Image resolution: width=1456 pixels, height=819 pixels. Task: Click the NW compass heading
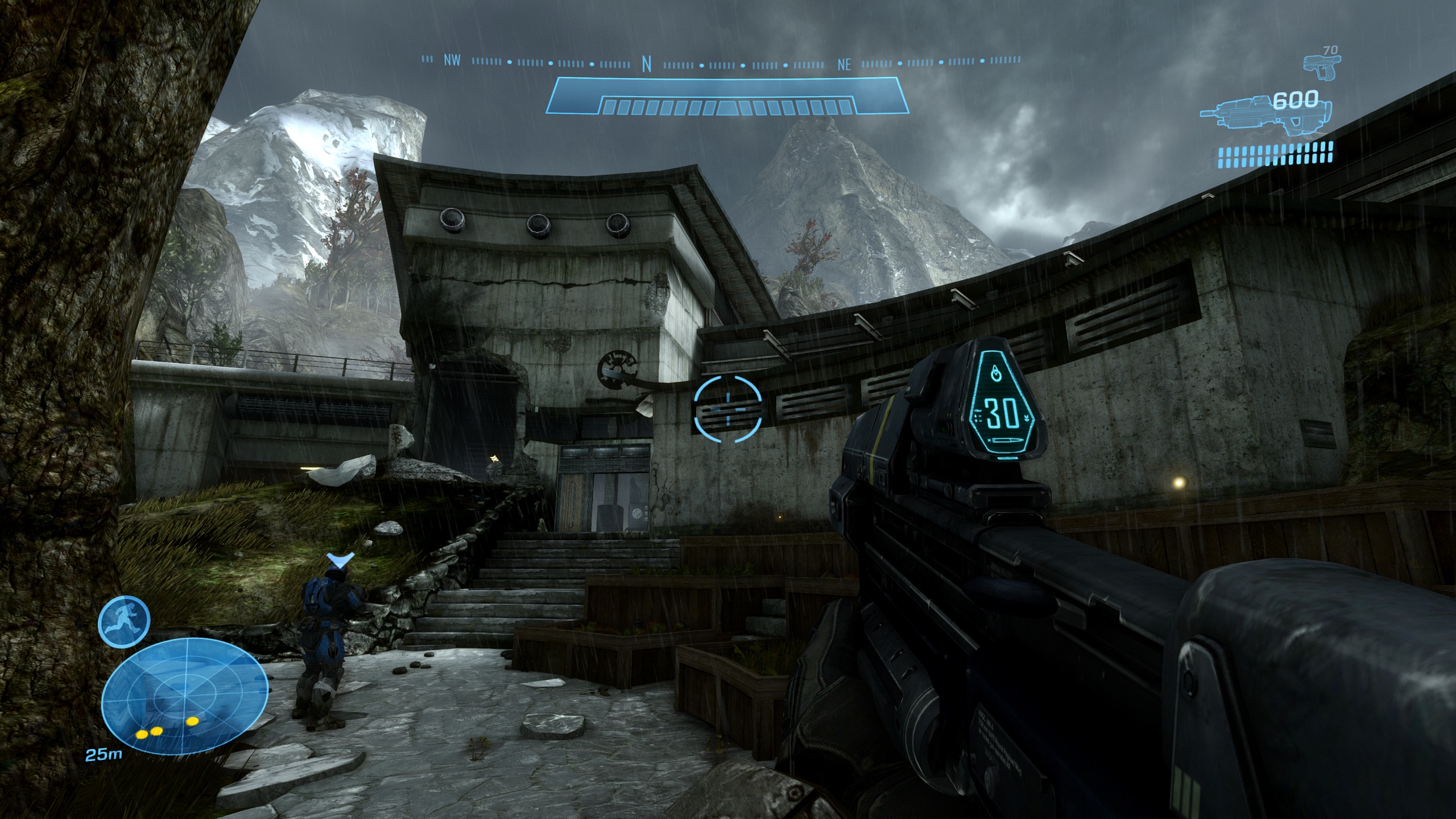pyautogui.click(x=452, y=61)
